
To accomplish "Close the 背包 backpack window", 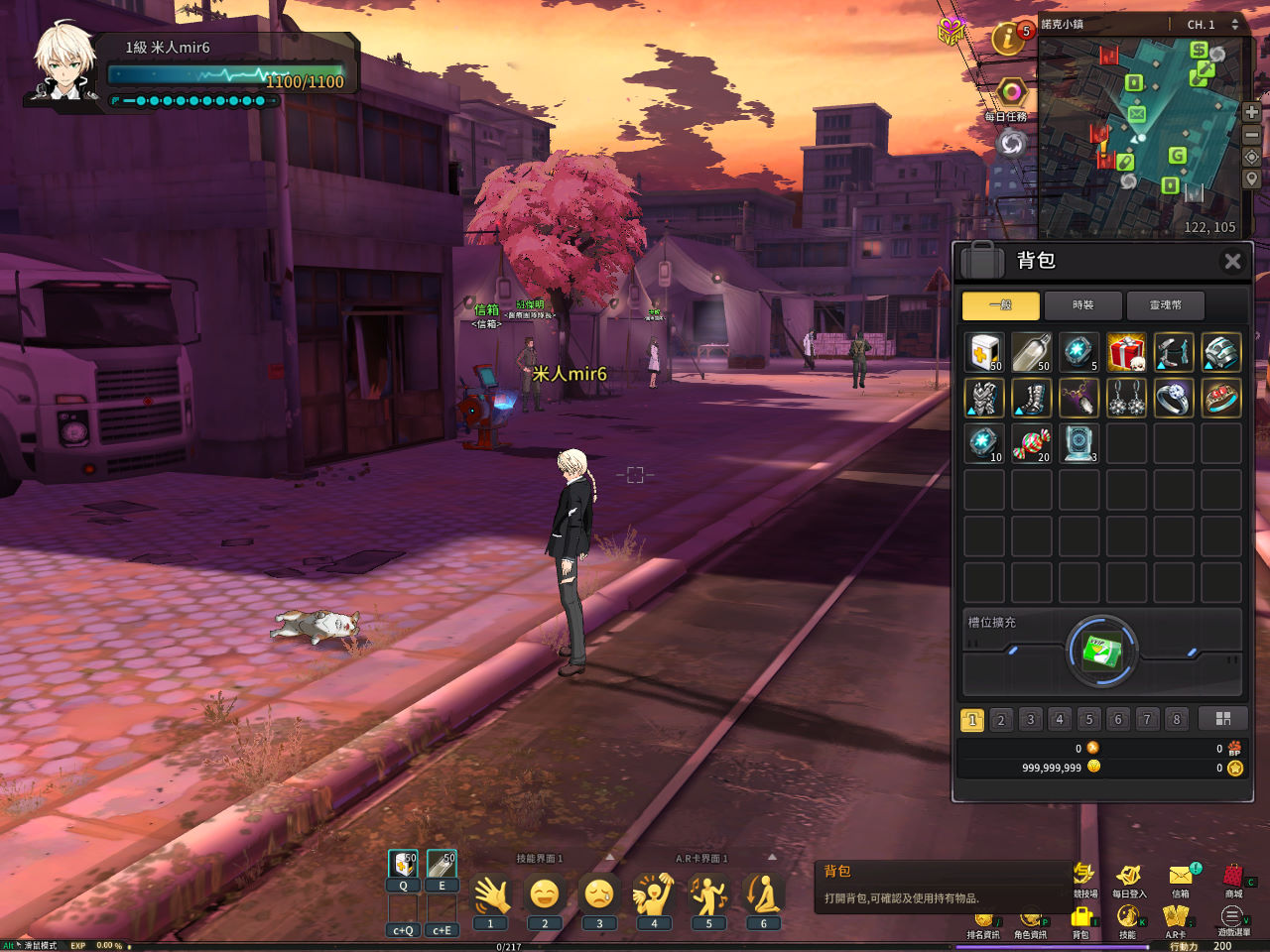I will click(1232, 261).
